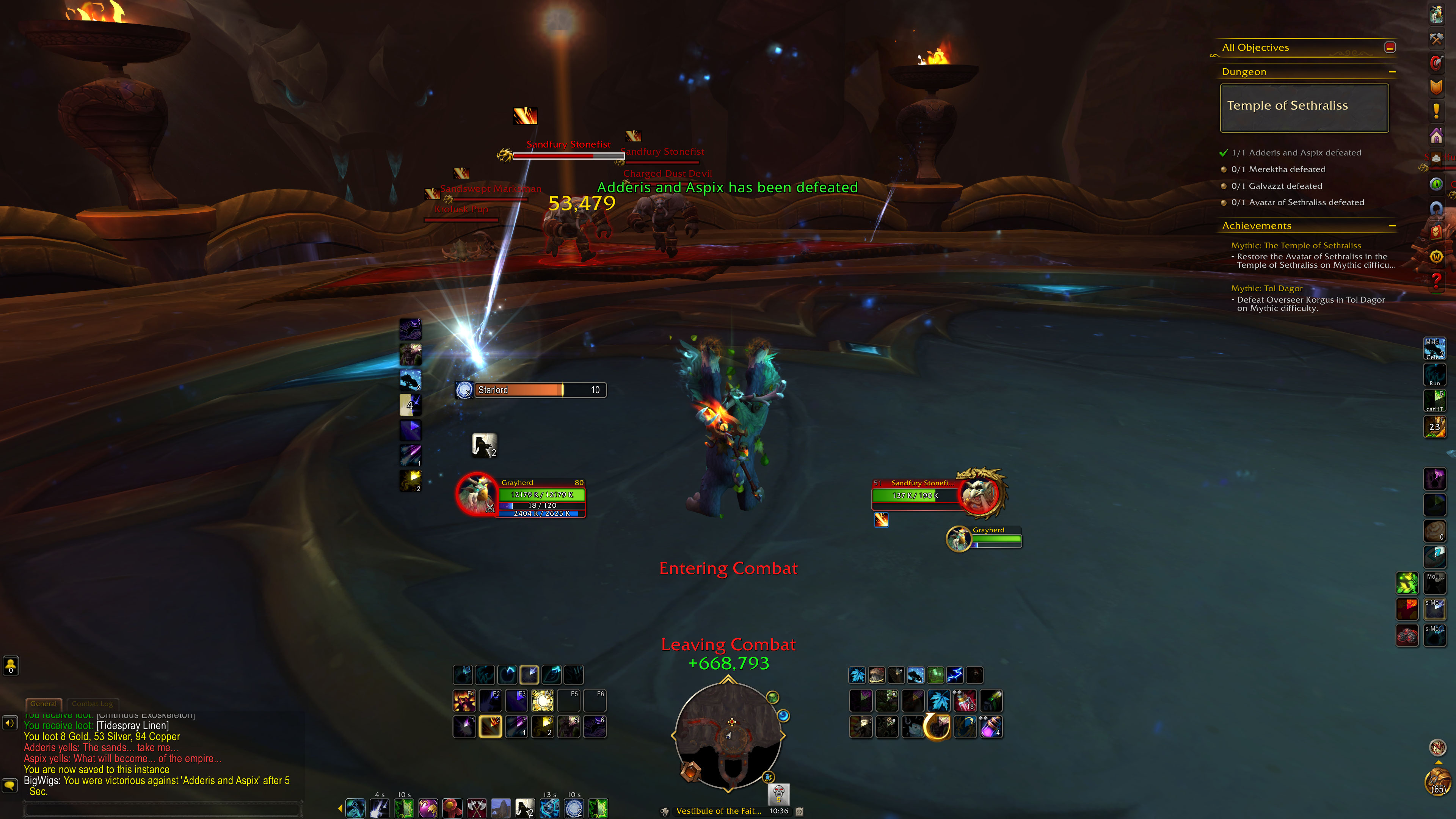
Task: Select the General chat tab
Action: coord(44,704)
